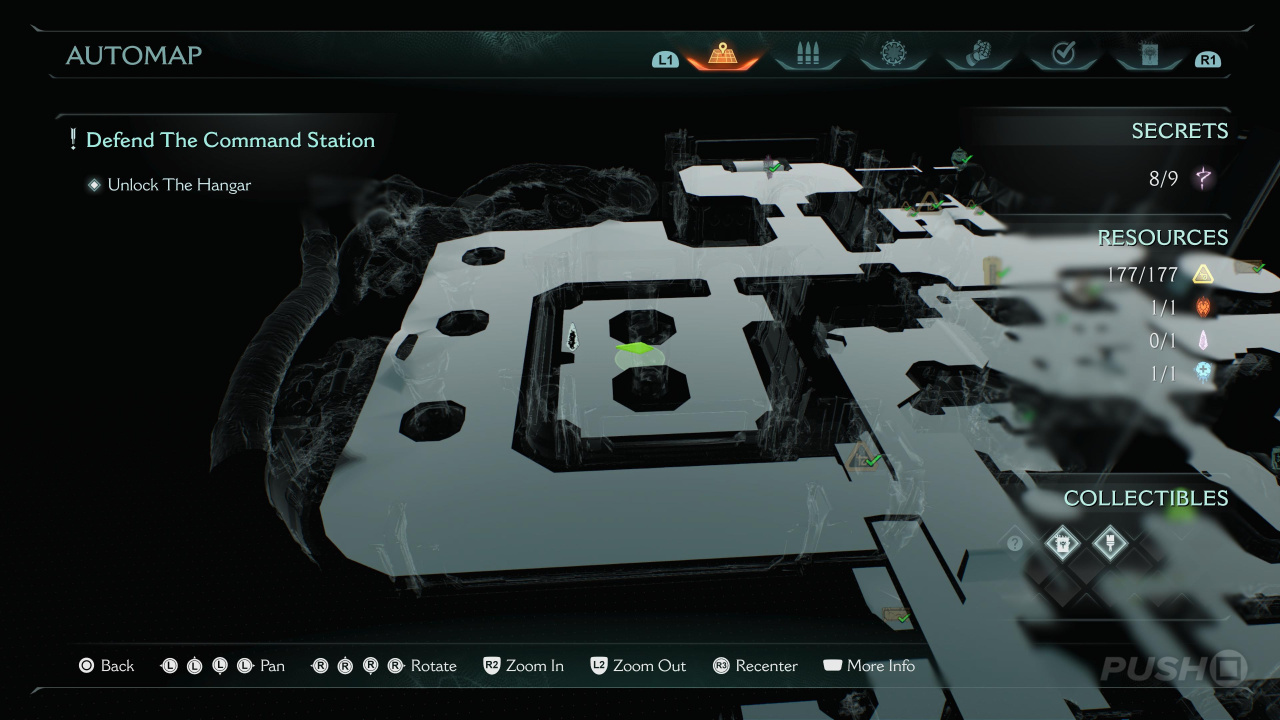
Task: Open the checkmark circle tab
Action: click(1063, 55)
